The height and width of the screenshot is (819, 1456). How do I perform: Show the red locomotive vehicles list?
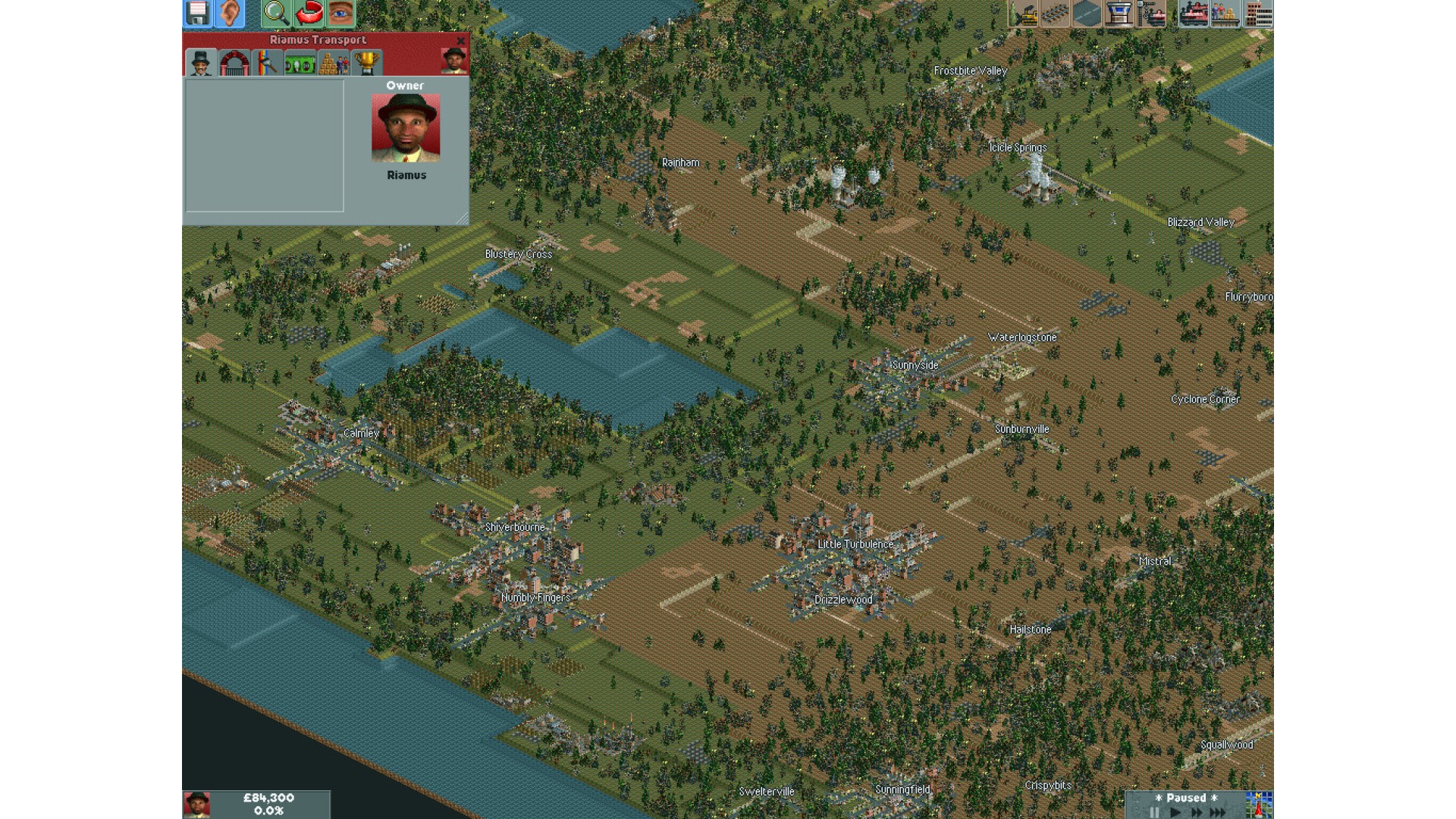(x=1193, y=13)
